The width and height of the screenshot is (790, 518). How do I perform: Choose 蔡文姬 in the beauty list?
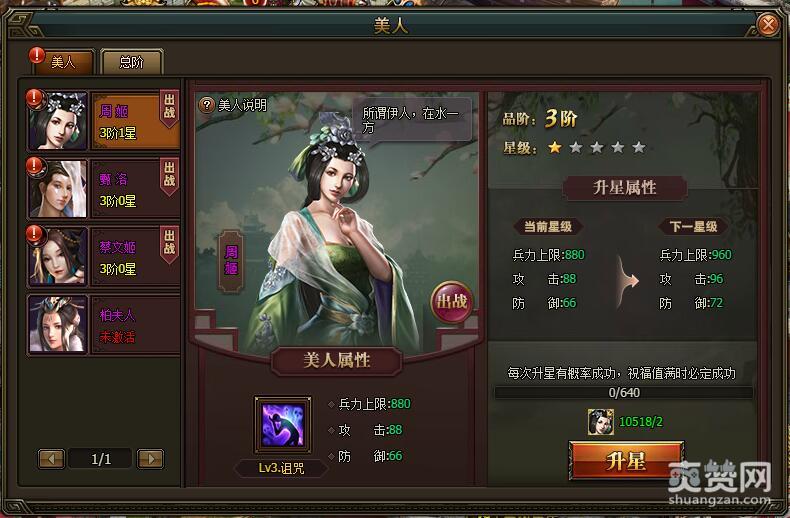(x=105, y=254)
